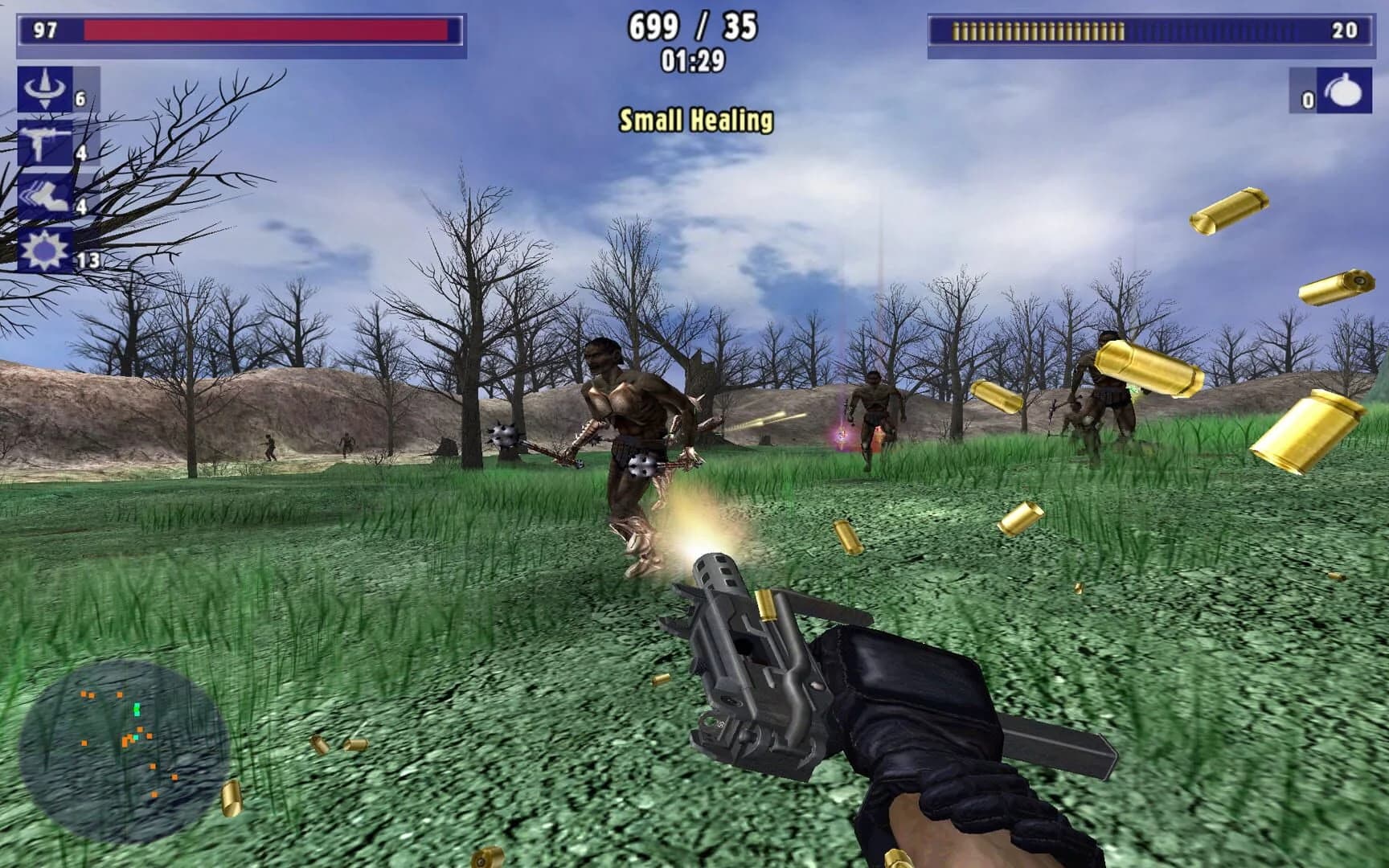Select the speed boots power-up icon
This screenshot has height=868, width=1389.
(x=44, y=193)
